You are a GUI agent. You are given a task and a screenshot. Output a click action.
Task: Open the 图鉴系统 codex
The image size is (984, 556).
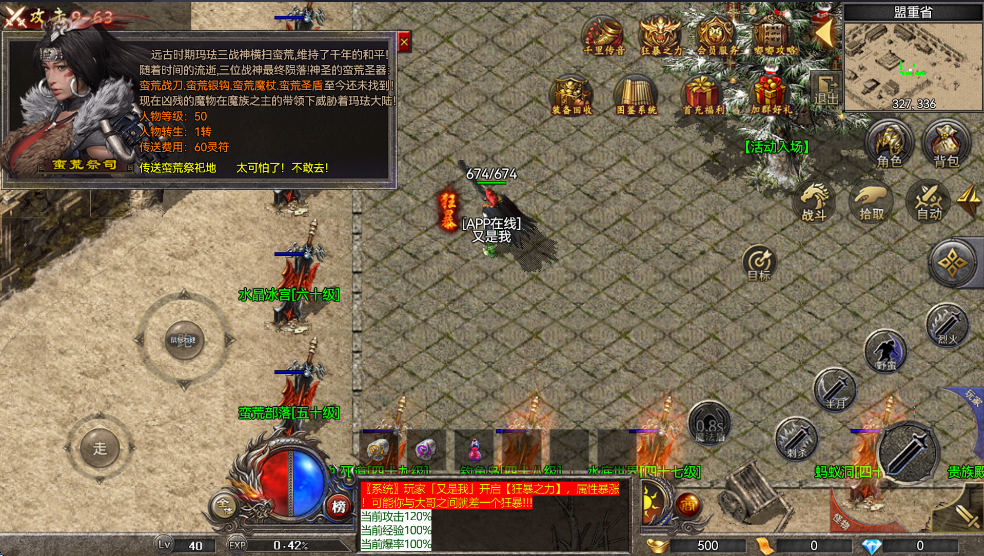[x=635, y=95]
